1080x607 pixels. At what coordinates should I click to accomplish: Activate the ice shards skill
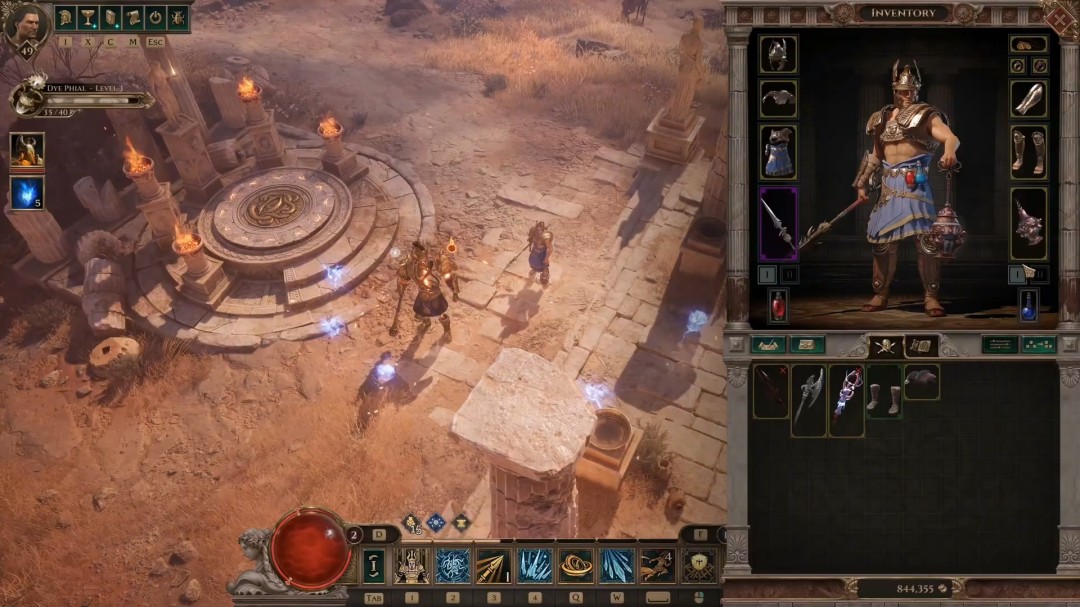click(534, 566)
